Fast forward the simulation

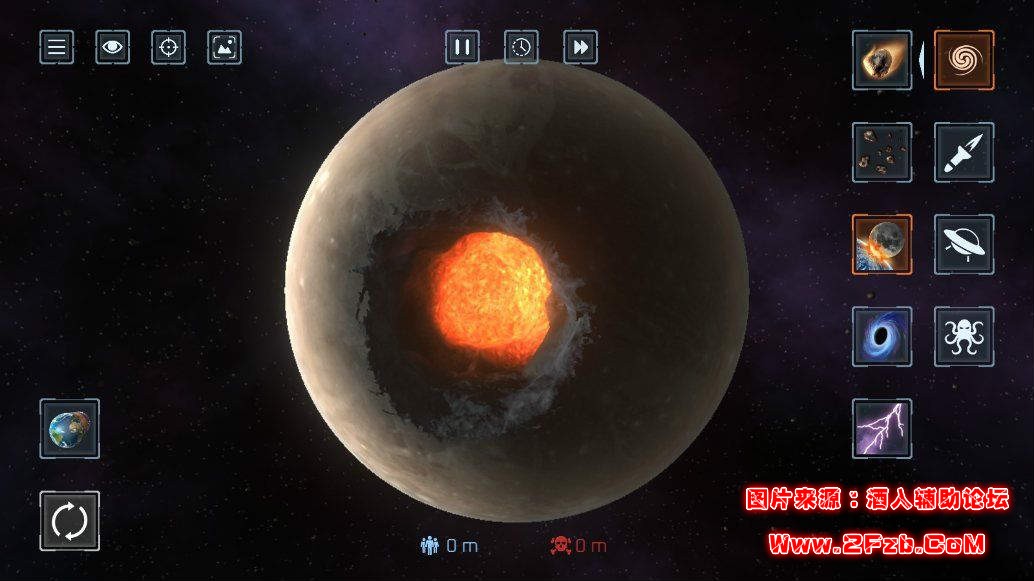click(580, 47)
